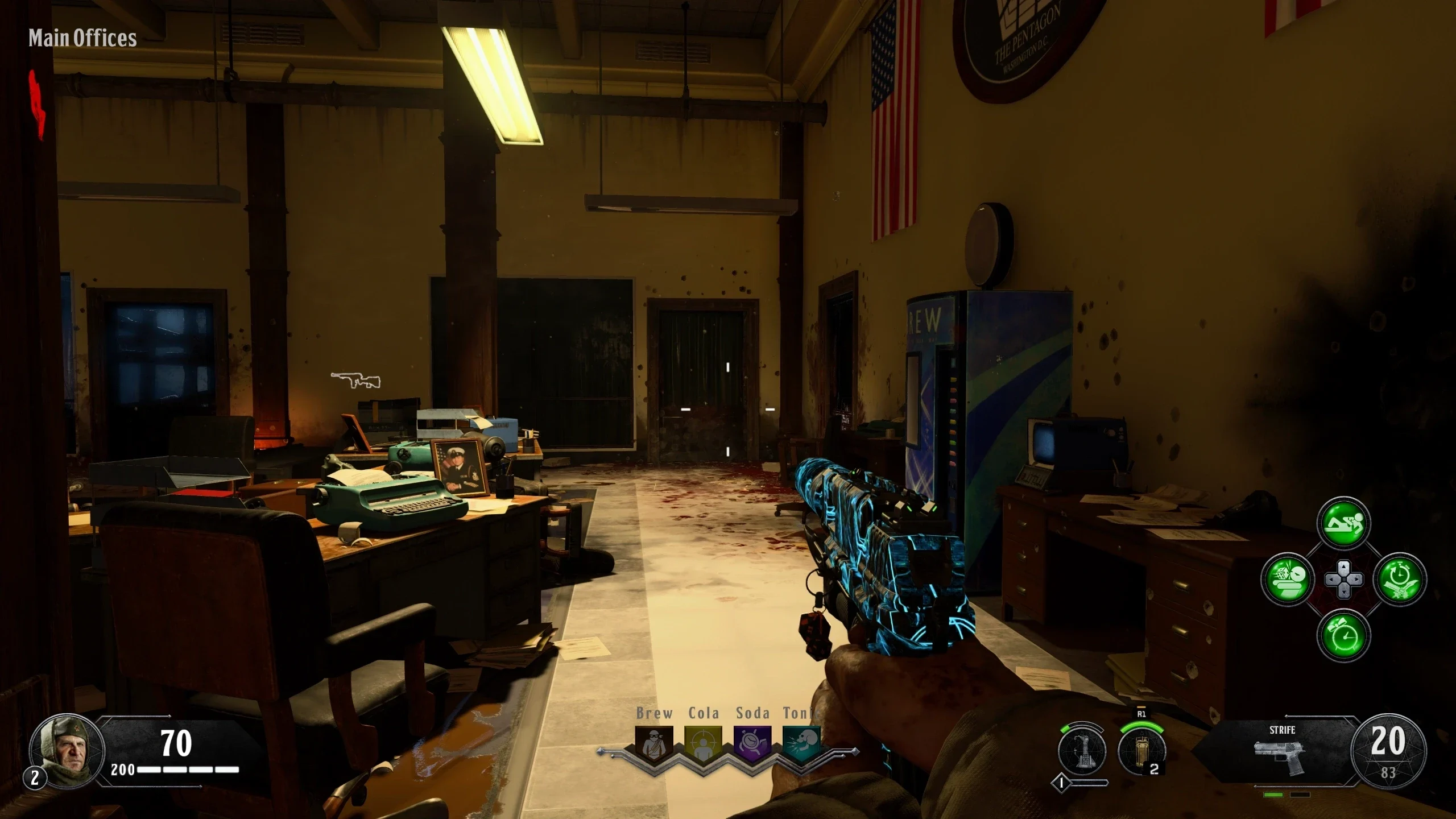Click the character portrait with fur hat
This screenshot has width=1456, height=819.
tap(66, 750)
